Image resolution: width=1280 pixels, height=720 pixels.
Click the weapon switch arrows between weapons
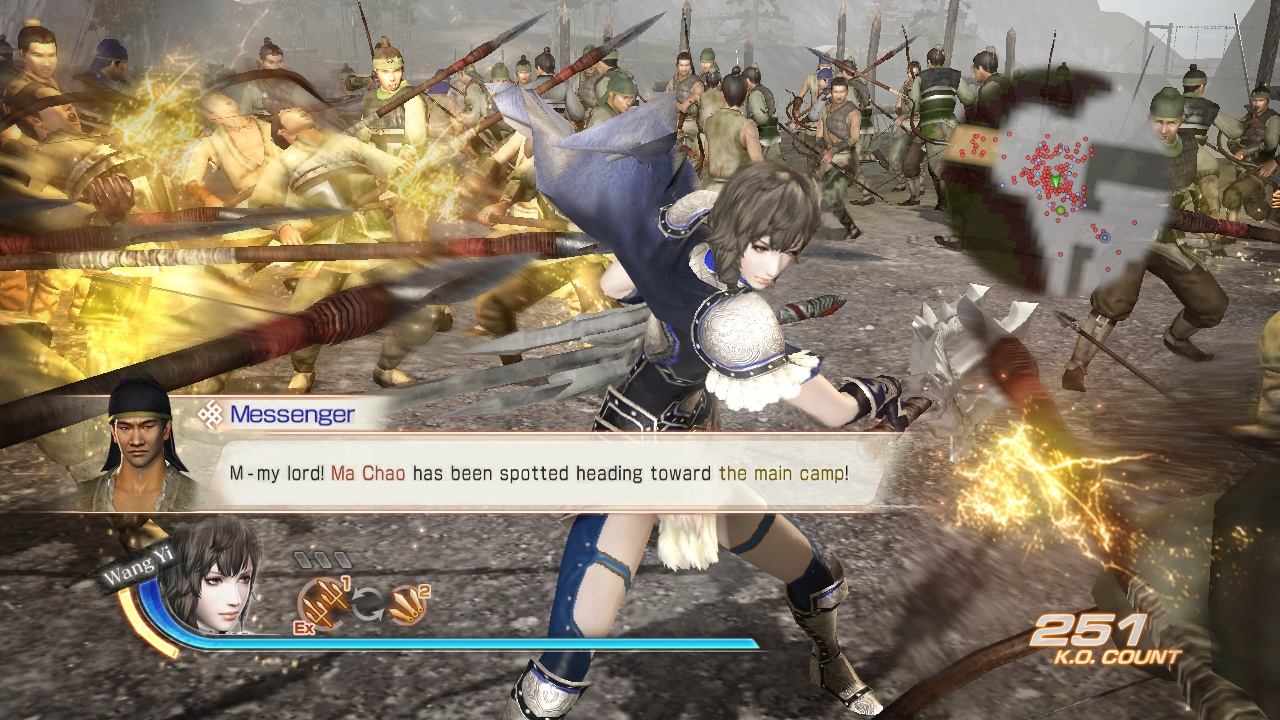367,603
